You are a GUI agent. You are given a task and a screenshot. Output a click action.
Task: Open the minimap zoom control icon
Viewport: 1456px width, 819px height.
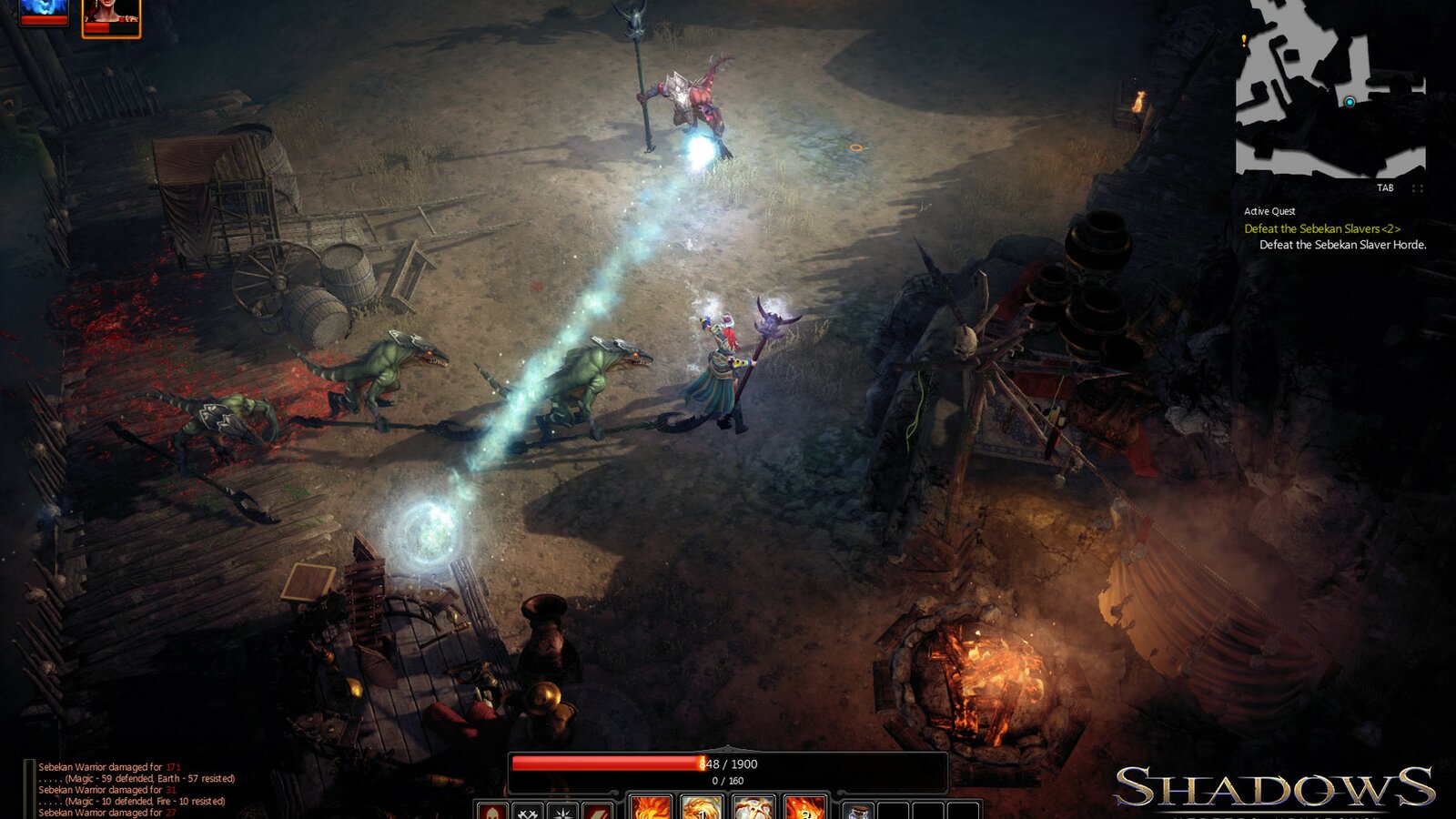point(1418,188)
